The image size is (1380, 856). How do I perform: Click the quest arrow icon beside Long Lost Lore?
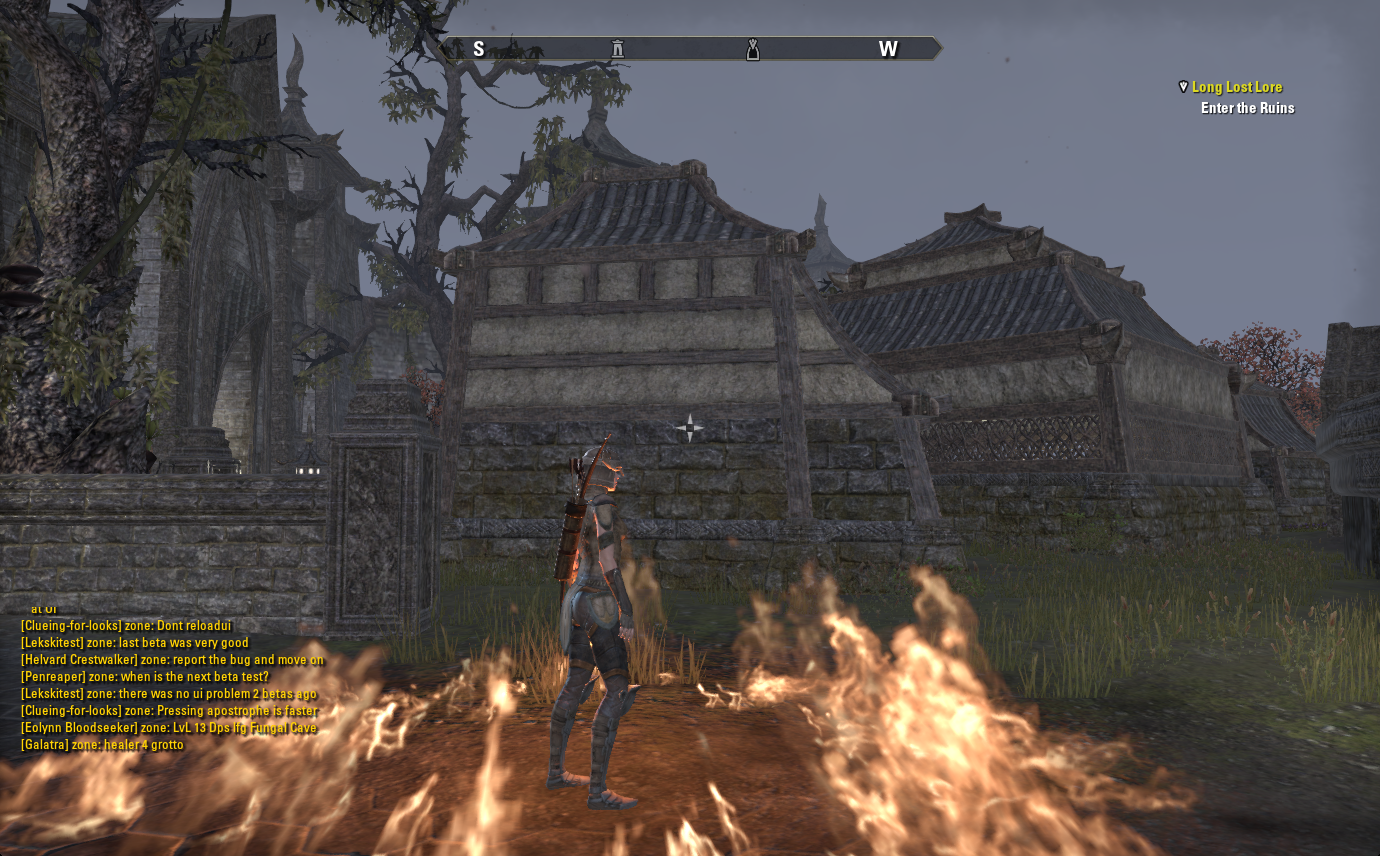tap(1183, 87)
